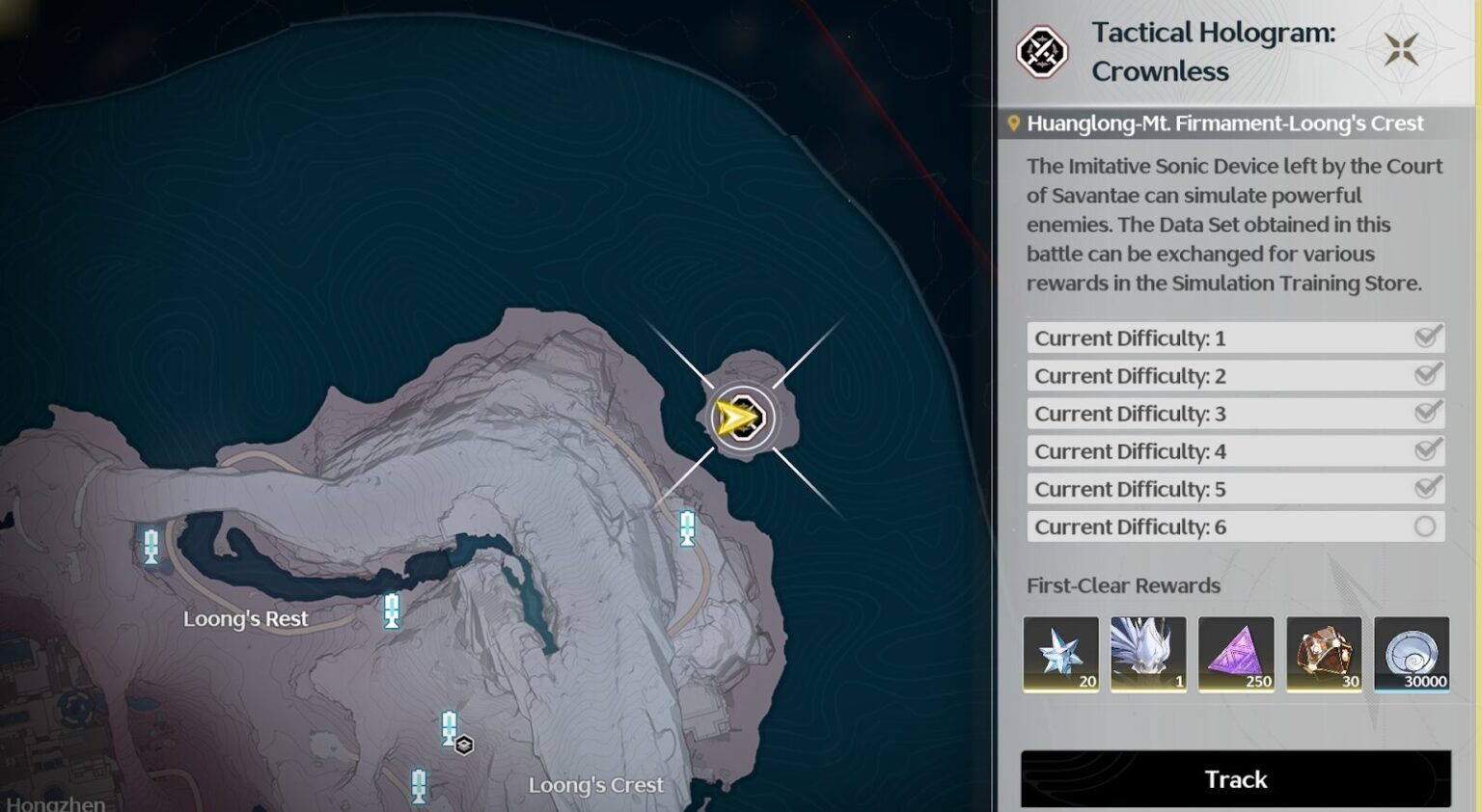The height and width of the screenshot is (812, 1482).
Task: View the white creature echo reward
Action: 1148,654
